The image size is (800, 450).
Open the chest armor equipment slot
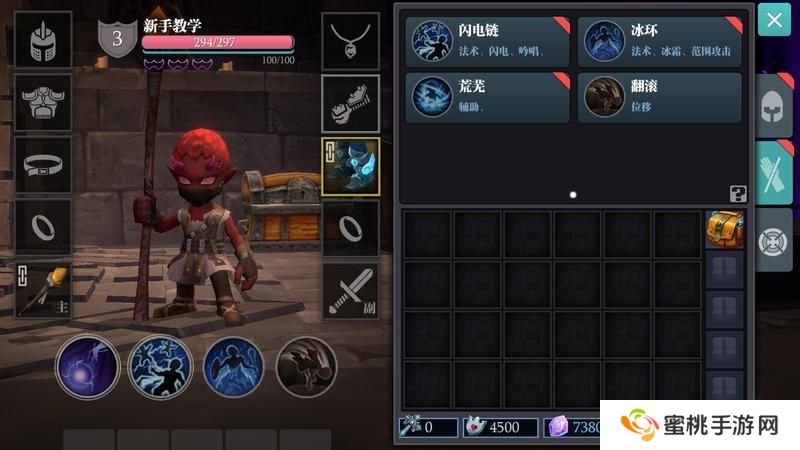pos(43,103)
